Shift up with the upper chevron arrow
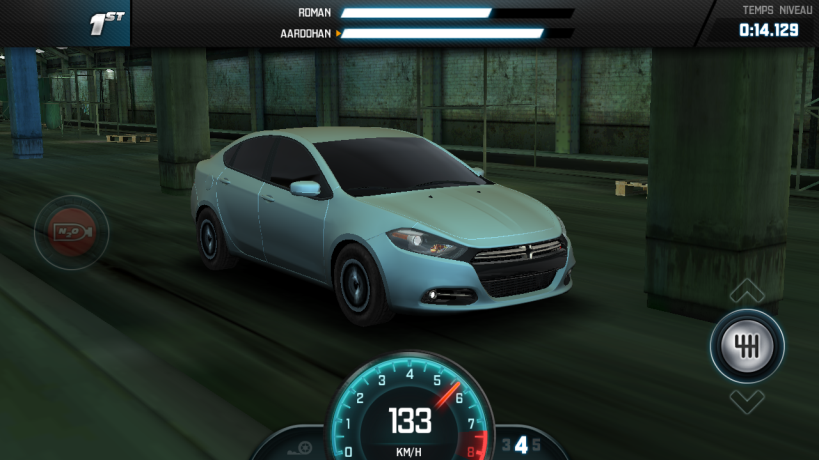The height and width of the screenshot is (460, 819). [747, 291]
